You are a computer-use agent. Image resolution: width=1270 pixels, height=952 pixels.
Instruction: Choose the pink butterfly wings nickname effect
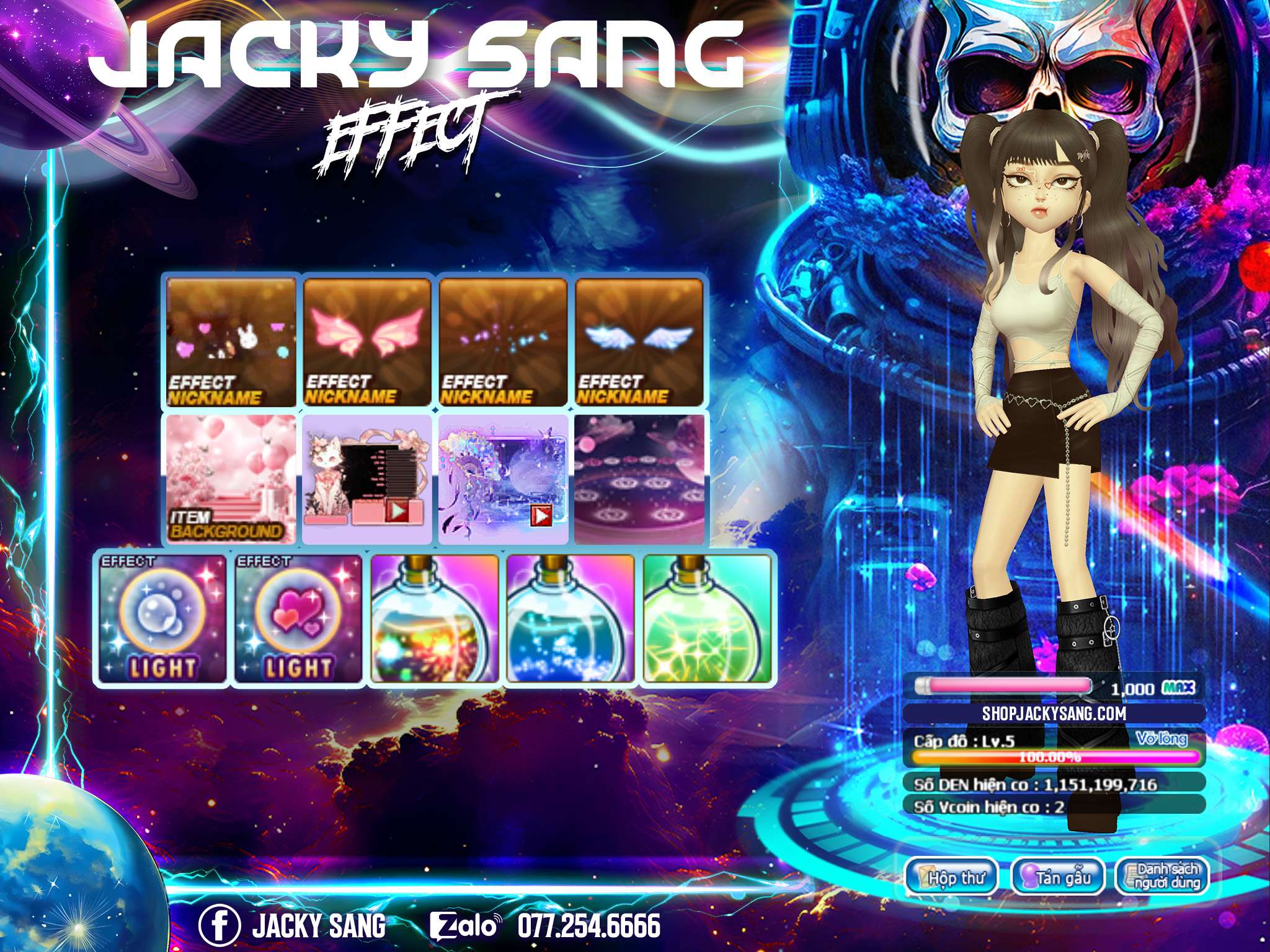tap(367, 342)
